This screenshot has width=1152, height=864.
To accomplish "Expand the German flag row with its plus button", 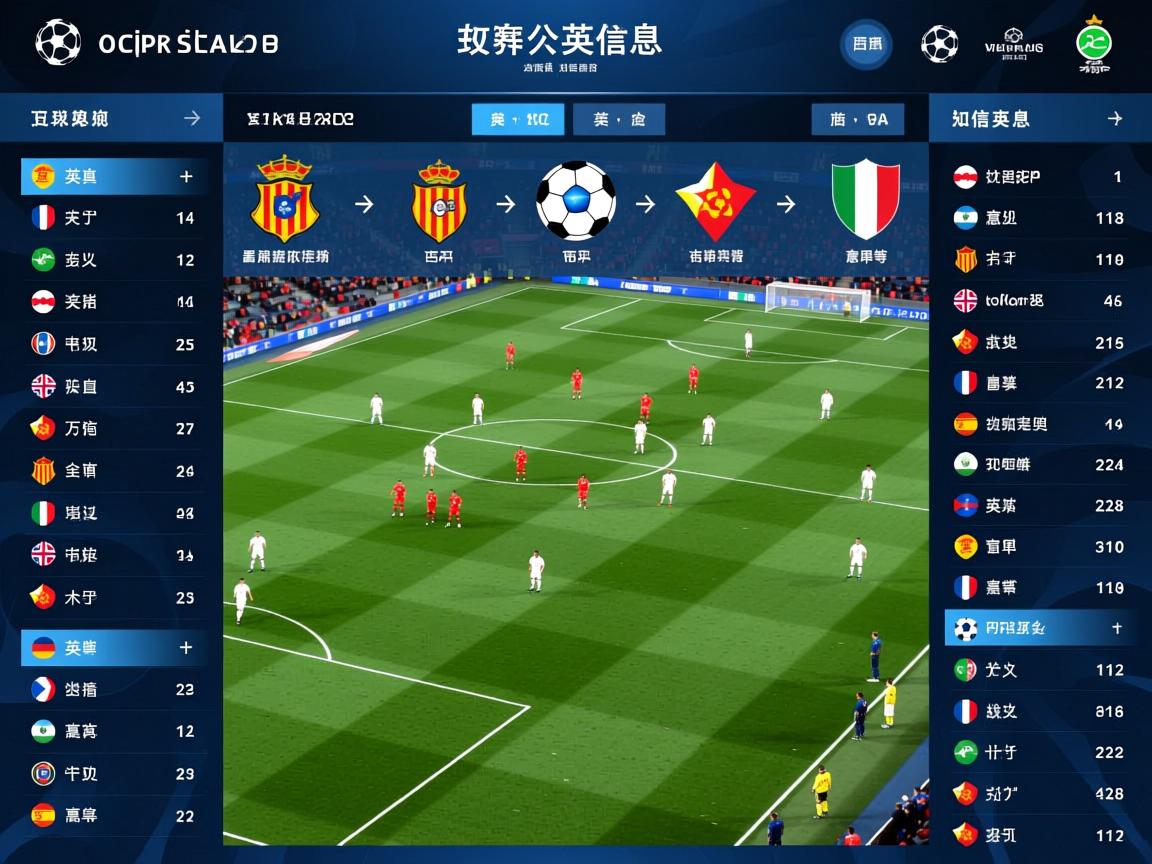I will (x=185, y=648).
